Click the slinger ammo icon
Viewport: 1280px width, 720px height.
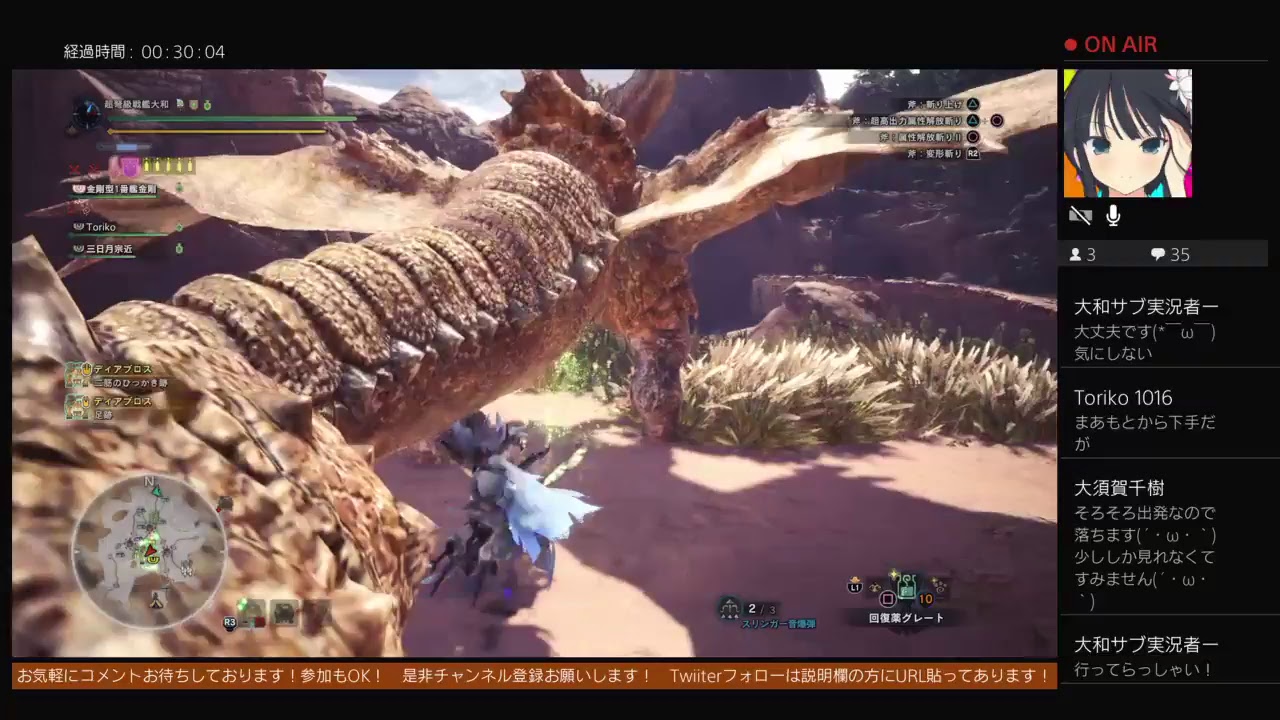click(730, 607)
